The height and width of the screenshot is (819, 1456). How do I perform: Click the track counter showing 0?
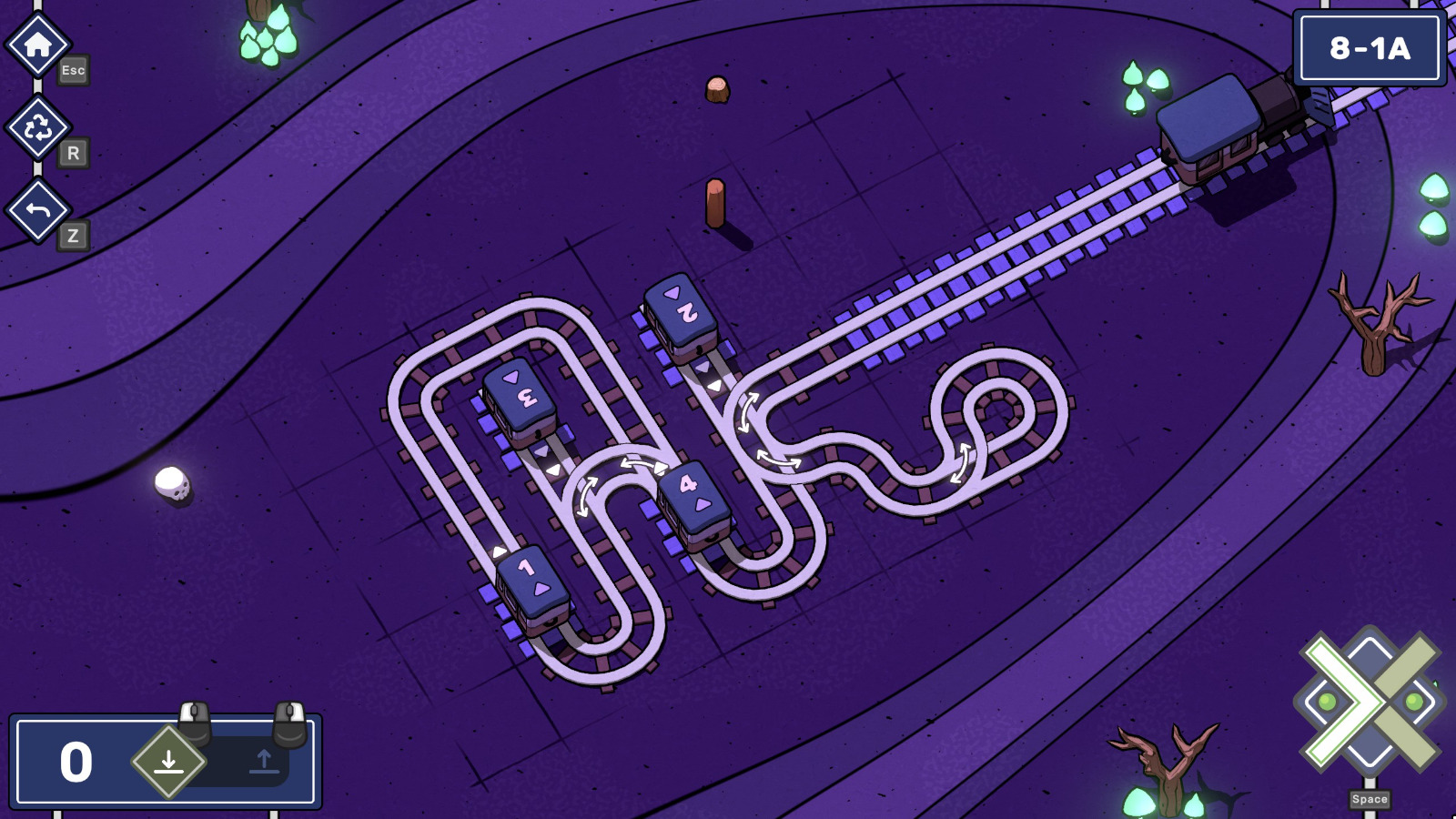(x=76, y=759)
